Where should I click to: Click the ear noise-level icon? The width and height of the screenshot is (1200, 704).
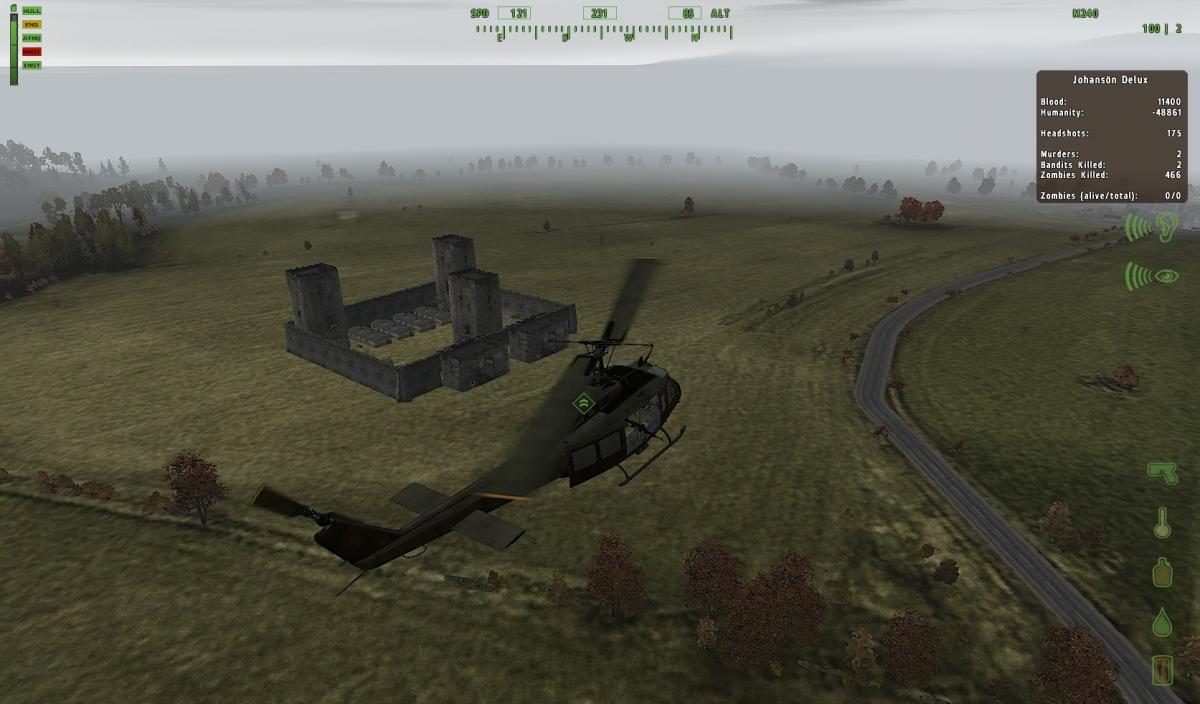1154,227
